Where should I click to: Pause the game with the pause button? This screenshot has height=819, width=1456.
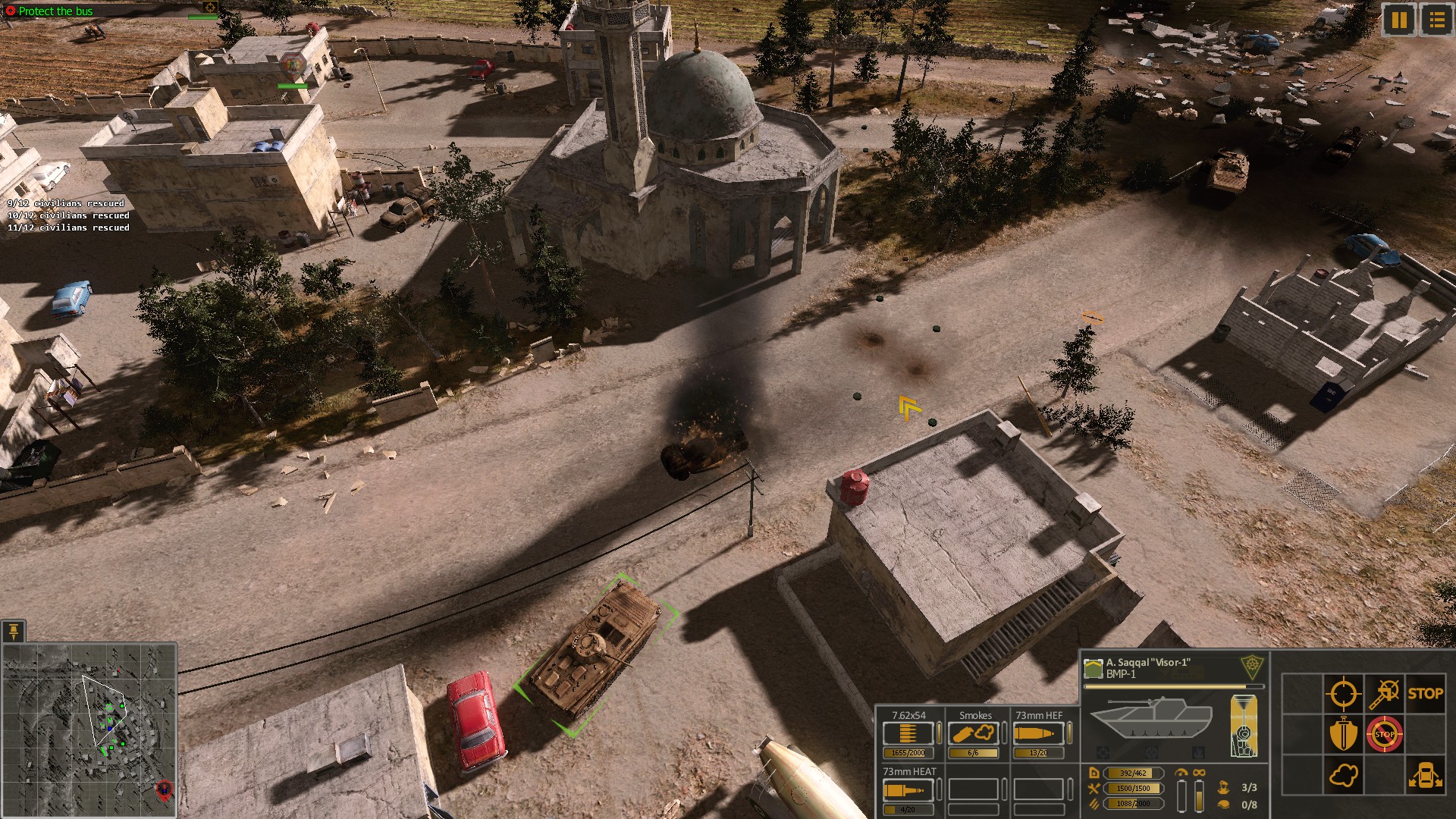tap(1399, 20)
